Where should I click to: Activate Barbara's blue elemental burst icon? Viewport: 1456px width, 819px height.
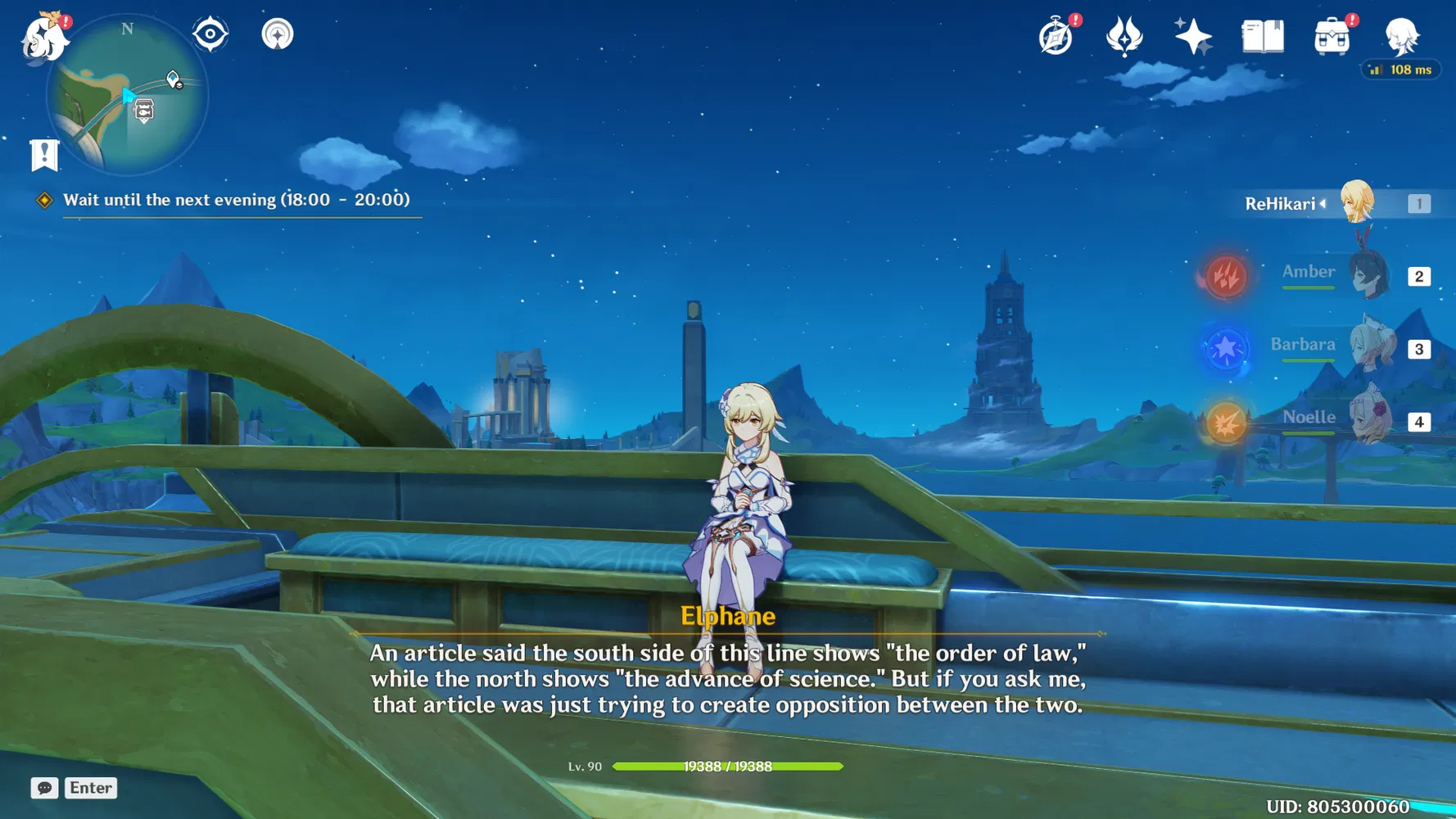pos(1225,348)
